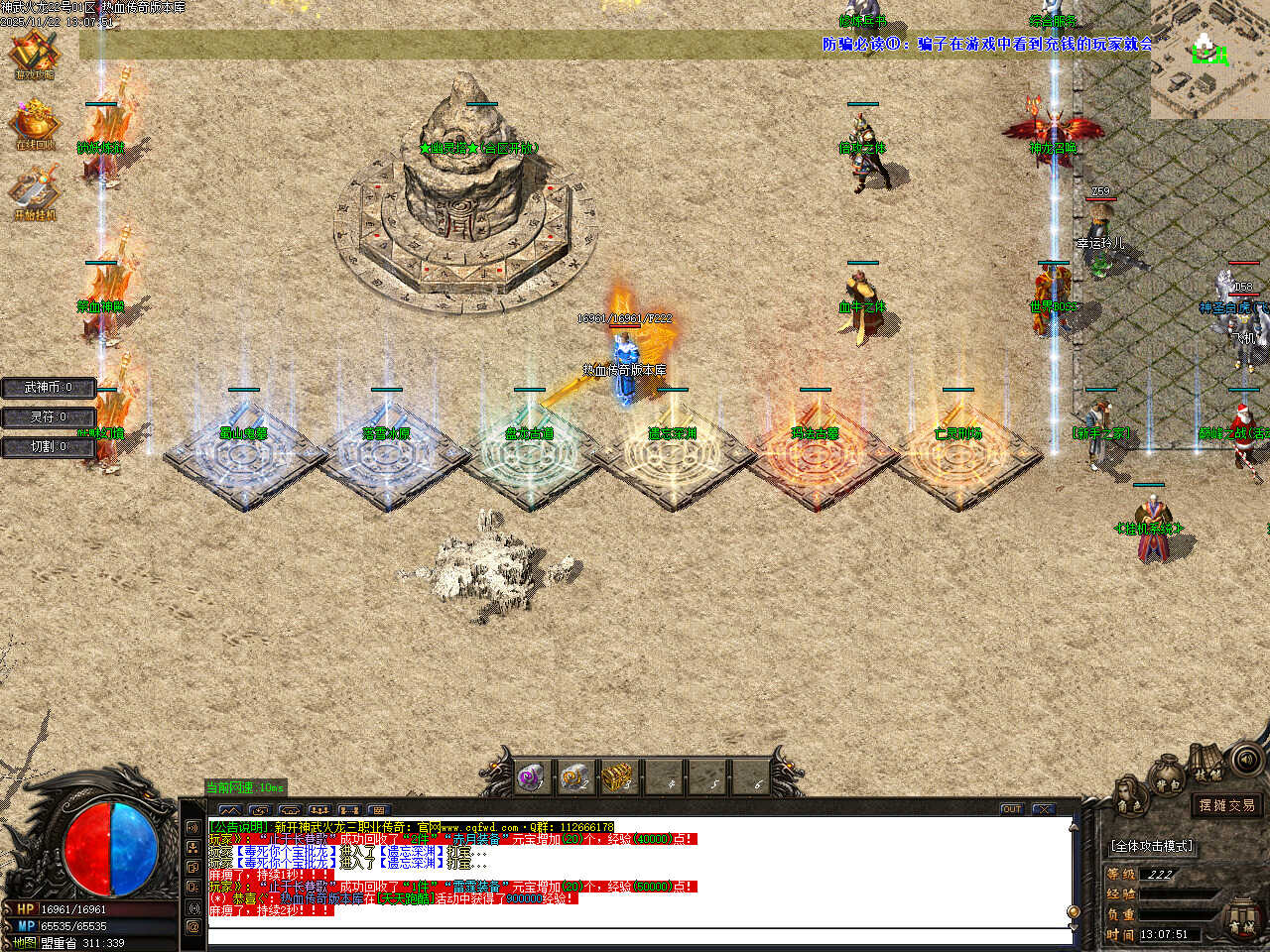Start auto-battle with the 开始挂机 icon
This screenshot has height=952, width=1270.
35,193
